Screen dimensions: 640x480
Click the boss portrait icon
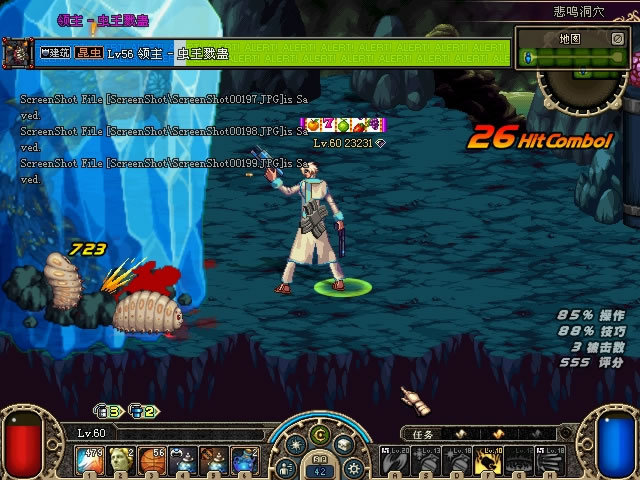17,52
